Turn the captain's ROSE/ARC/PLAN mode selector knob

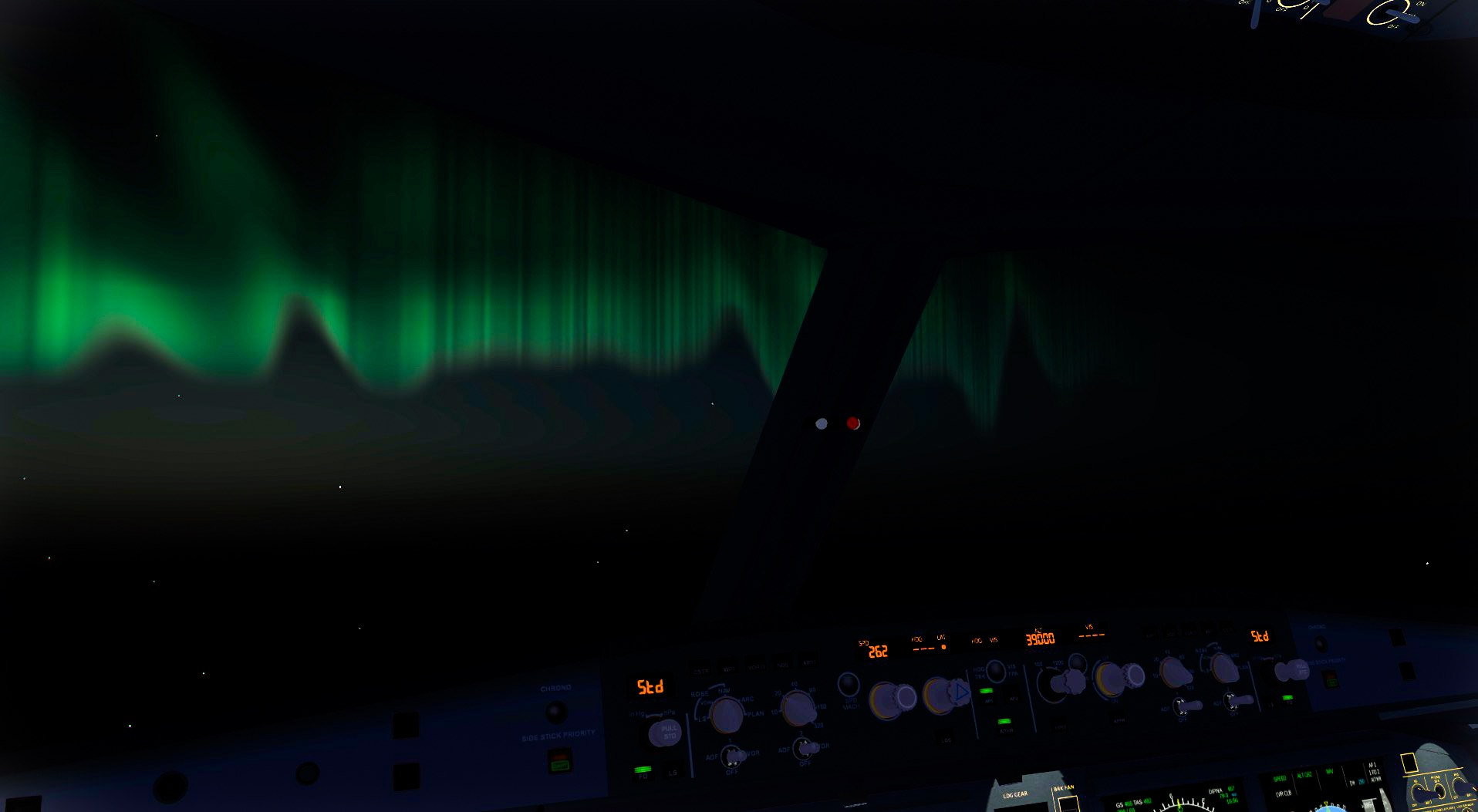[x=726, y=714]
